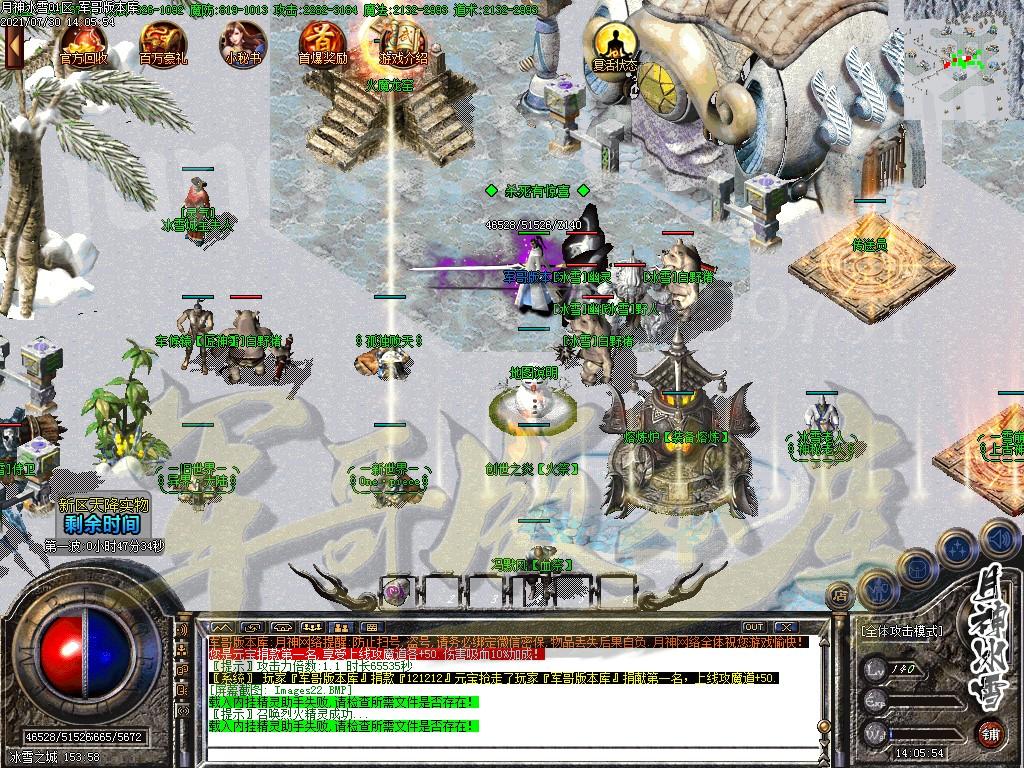Click the red 铺 stall button

tap(990, 731)
